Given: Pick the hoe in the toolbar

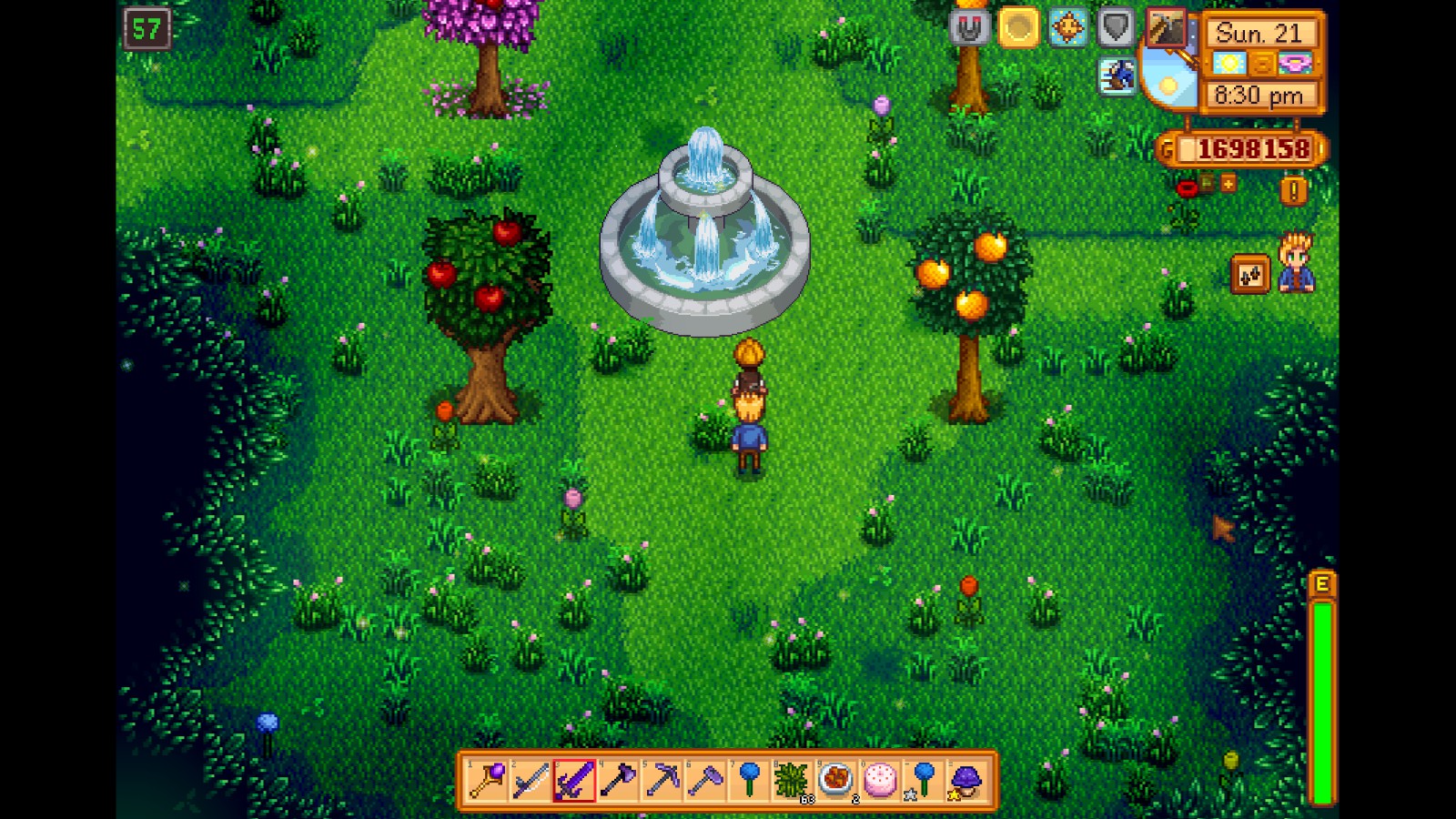Looking at the screenshot, I should (x=705, y=781).
